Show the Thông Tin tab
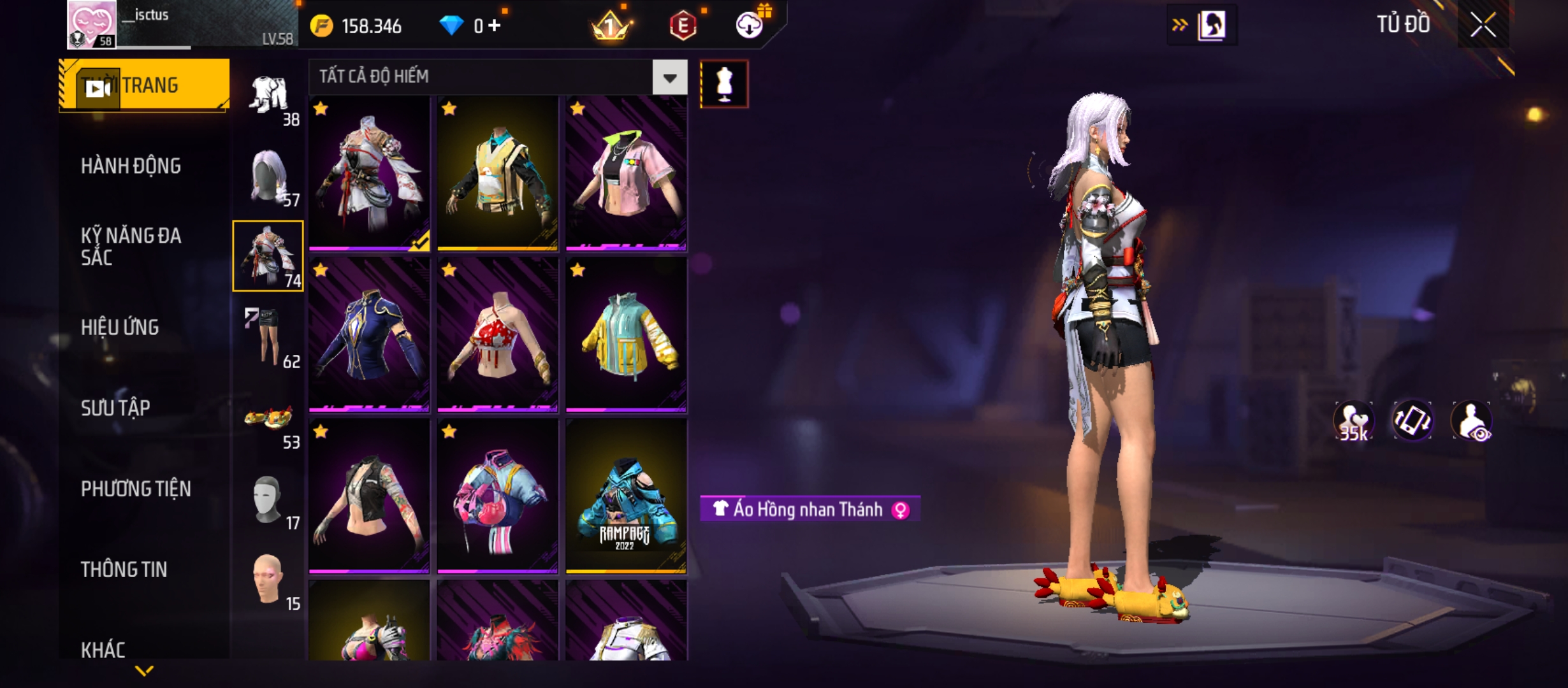The image size is (1568, 688). click(x=124, y=570)
